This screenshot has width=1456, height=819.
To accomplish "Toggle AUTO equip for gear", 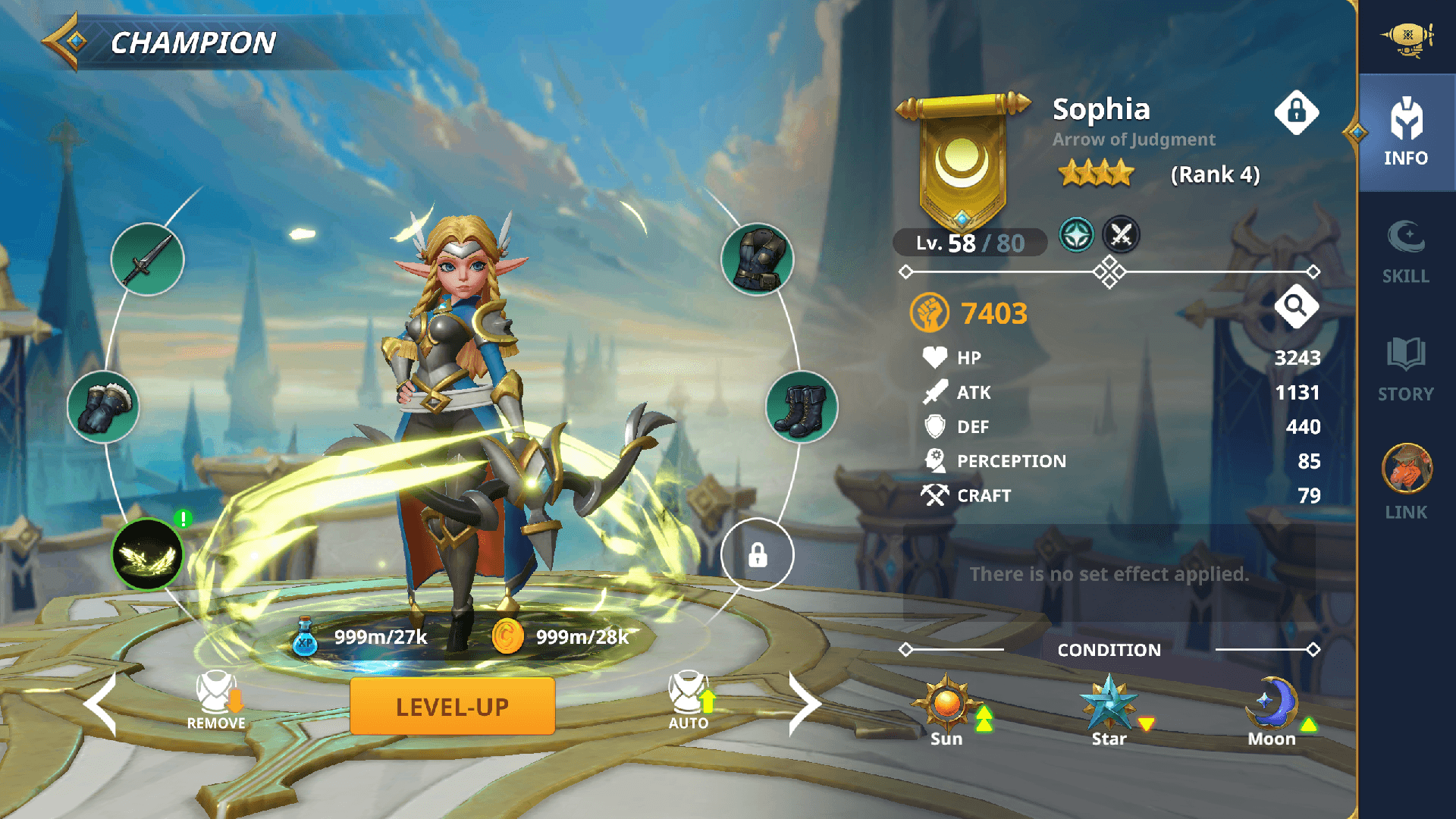I will (689, 695).
